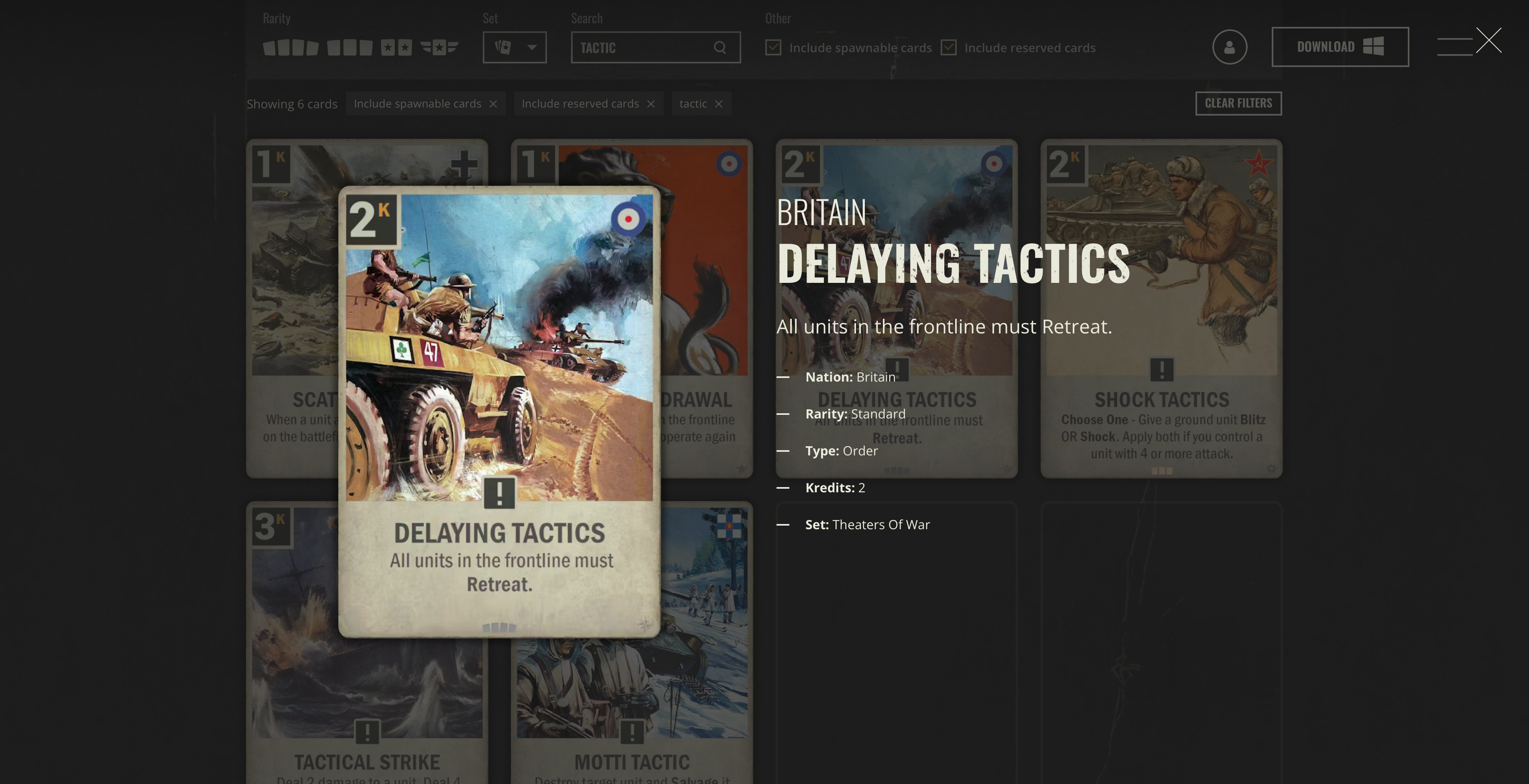
Task: Click the search magnifier icon
Action: [x=720, y=47]
